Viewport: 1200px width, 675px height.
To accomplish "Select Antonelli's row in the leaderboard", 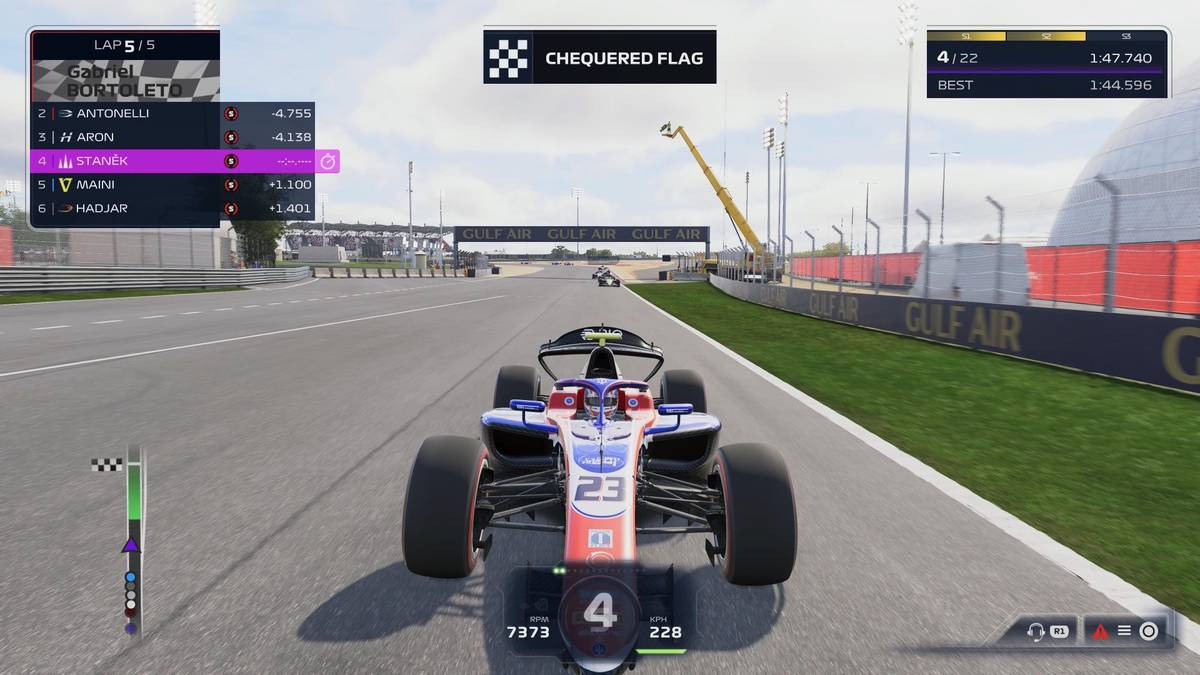I will [170, 113].
